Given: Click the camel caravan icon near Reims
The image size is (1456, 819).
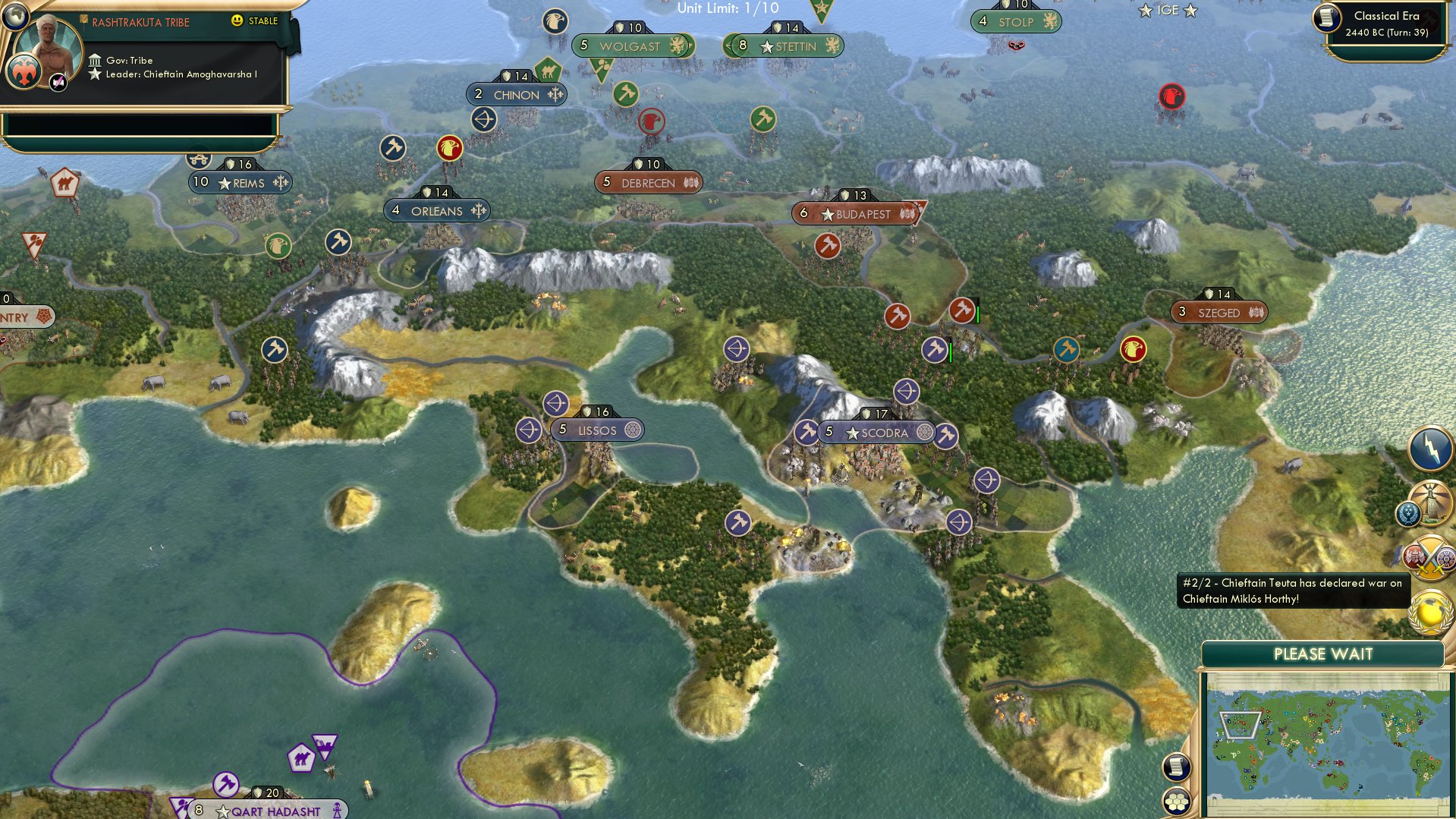Looking at the screenshot, I should pos(199,160).
